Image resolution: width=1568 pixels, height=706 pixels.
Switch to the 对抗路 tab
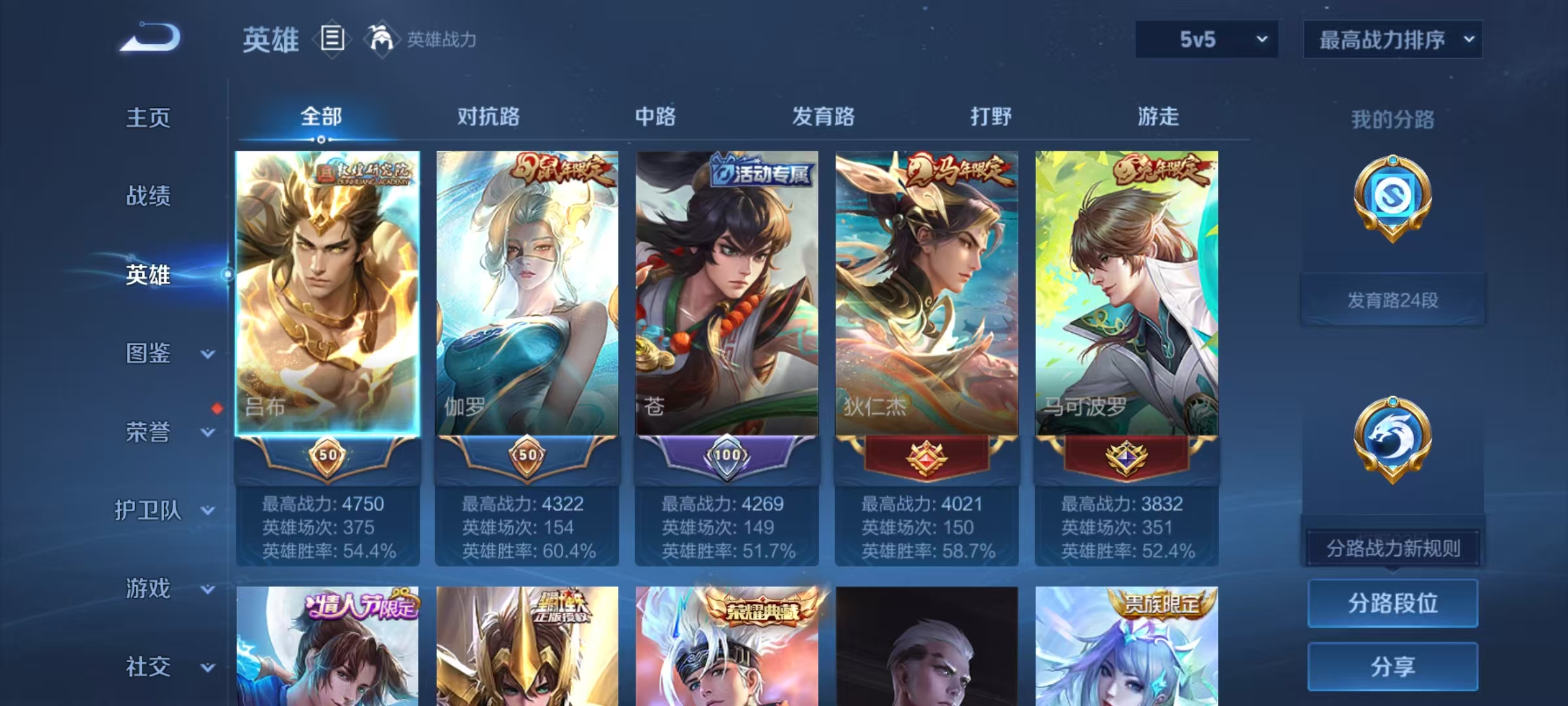point(487,118)
